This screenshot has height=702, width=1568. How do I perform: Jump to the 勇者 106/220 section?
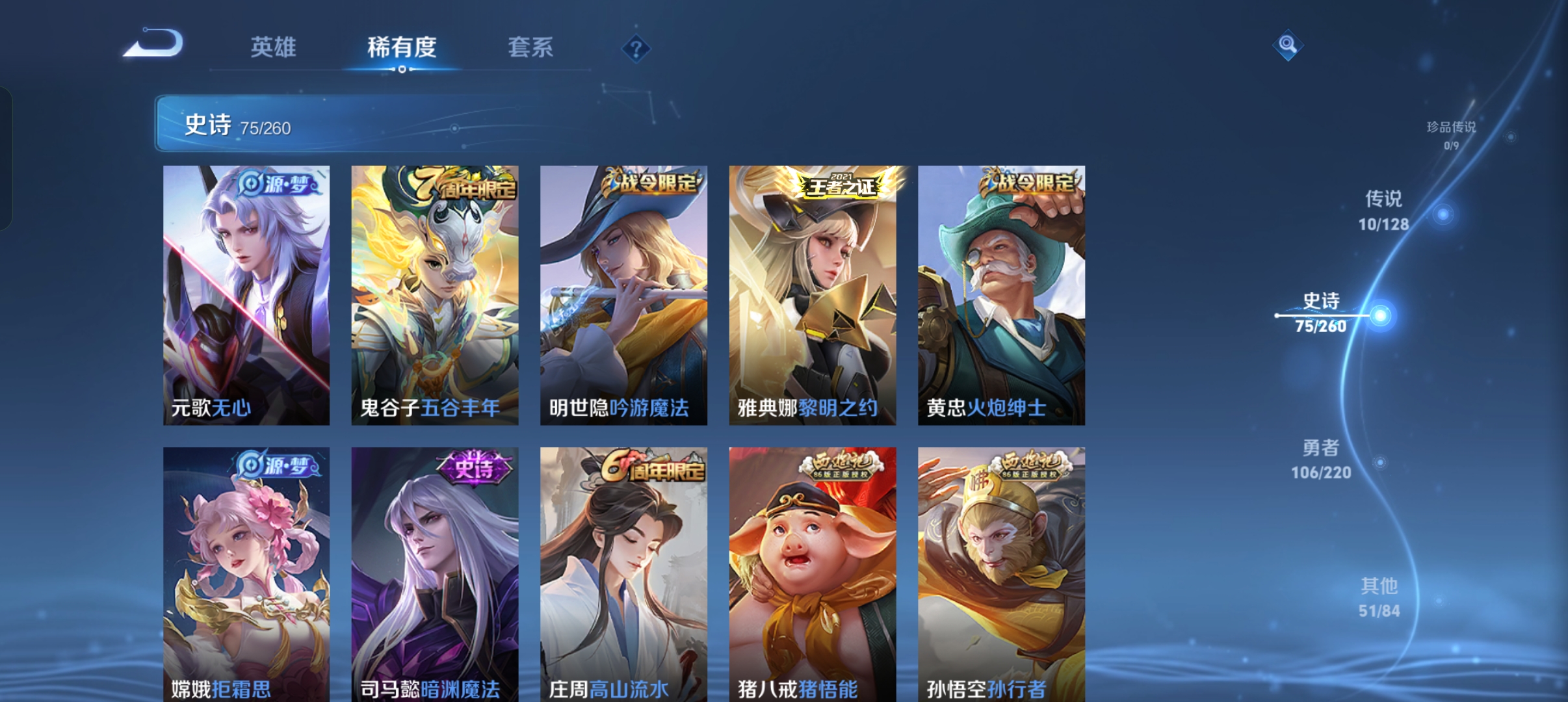(x=1322, y=459)
